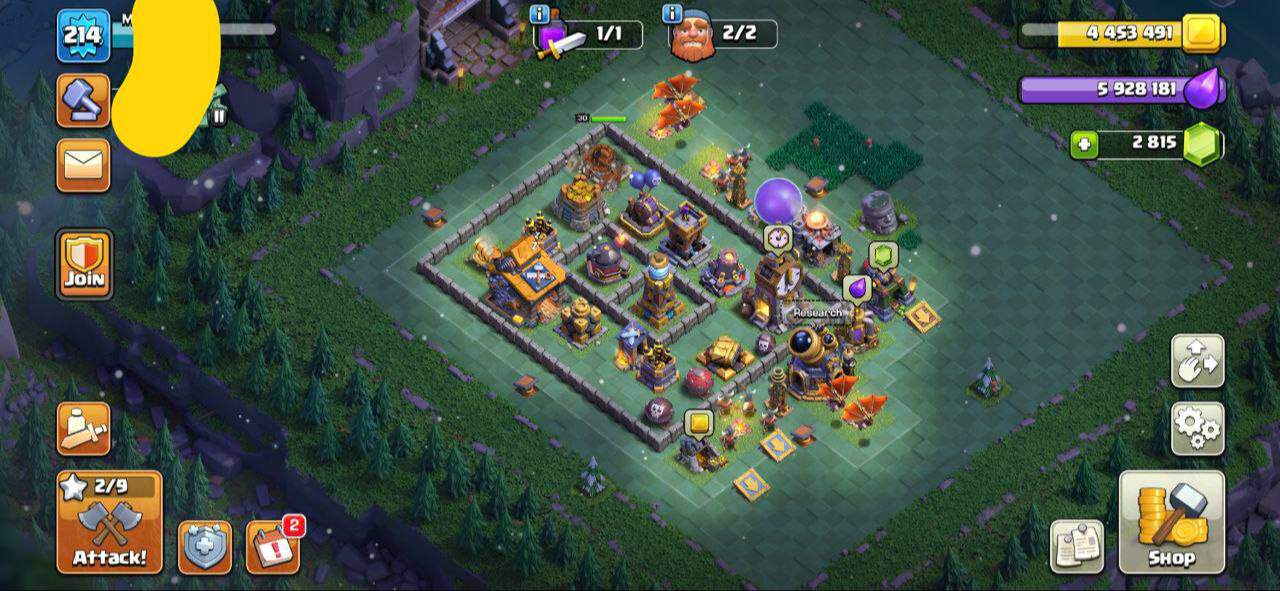Open the Shop
Screen dimensions: 1280x591
click(1171, 522)
